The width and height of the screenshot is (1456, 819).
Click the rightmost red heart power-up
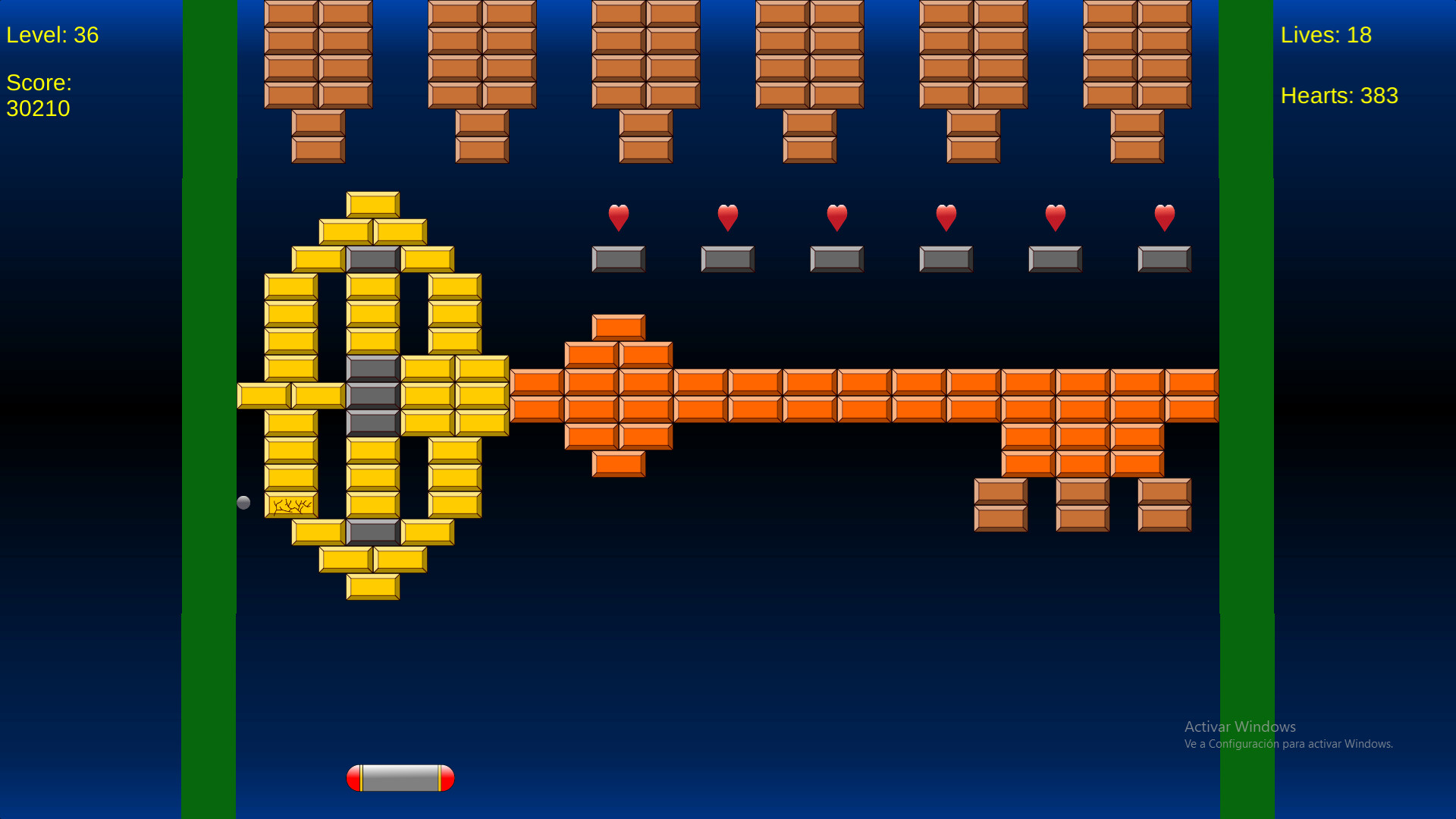[1164, 218]
